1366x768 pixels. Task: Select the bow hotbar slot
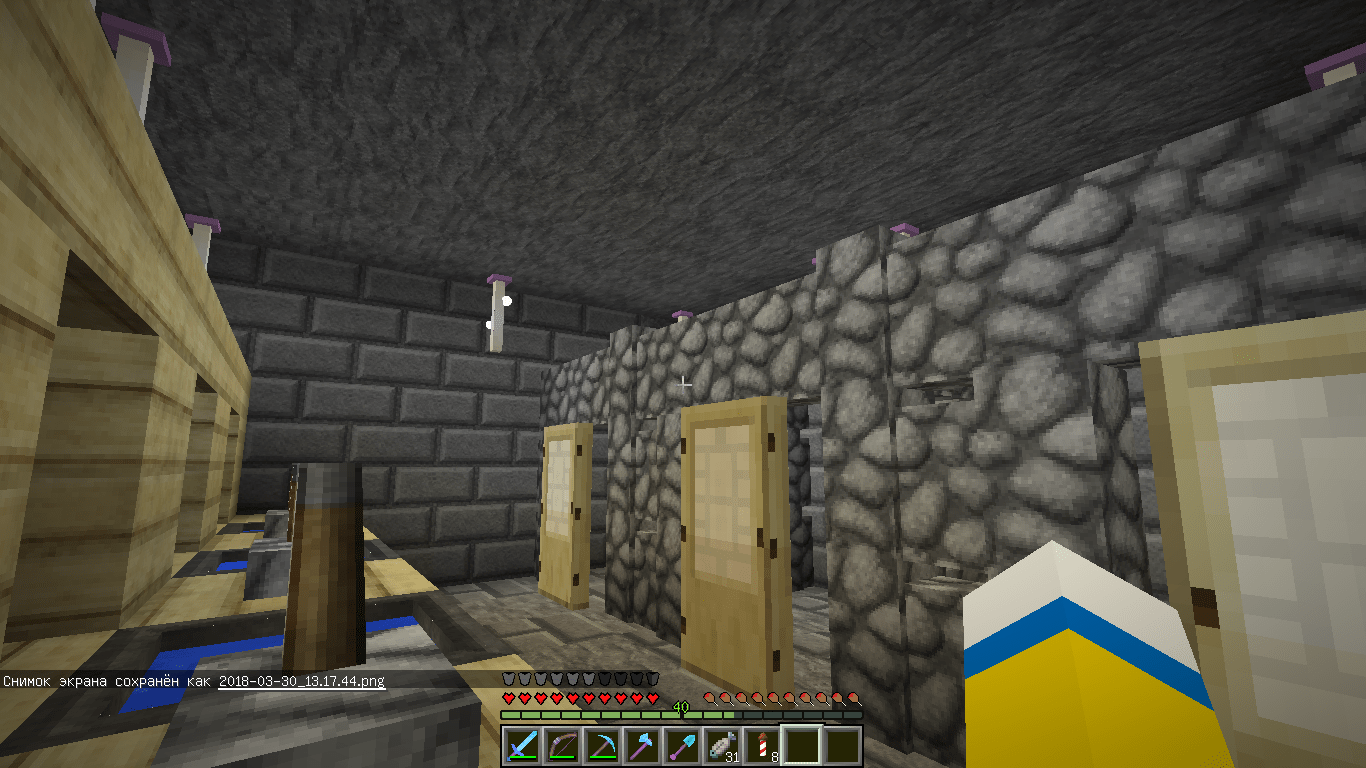point(561,745)
